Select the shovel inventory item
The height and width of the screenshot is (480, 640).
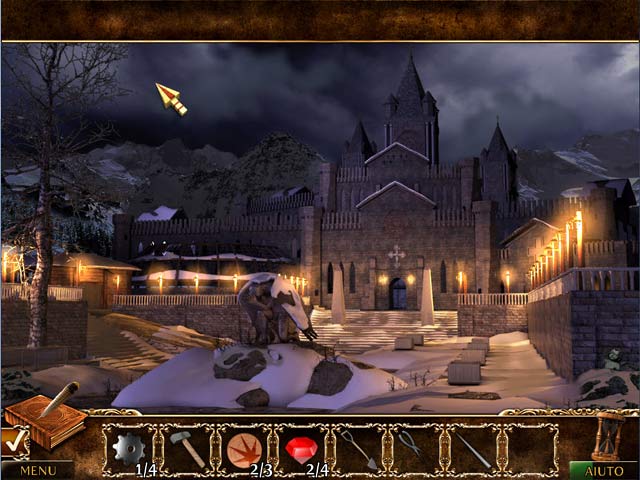[359, 449]
